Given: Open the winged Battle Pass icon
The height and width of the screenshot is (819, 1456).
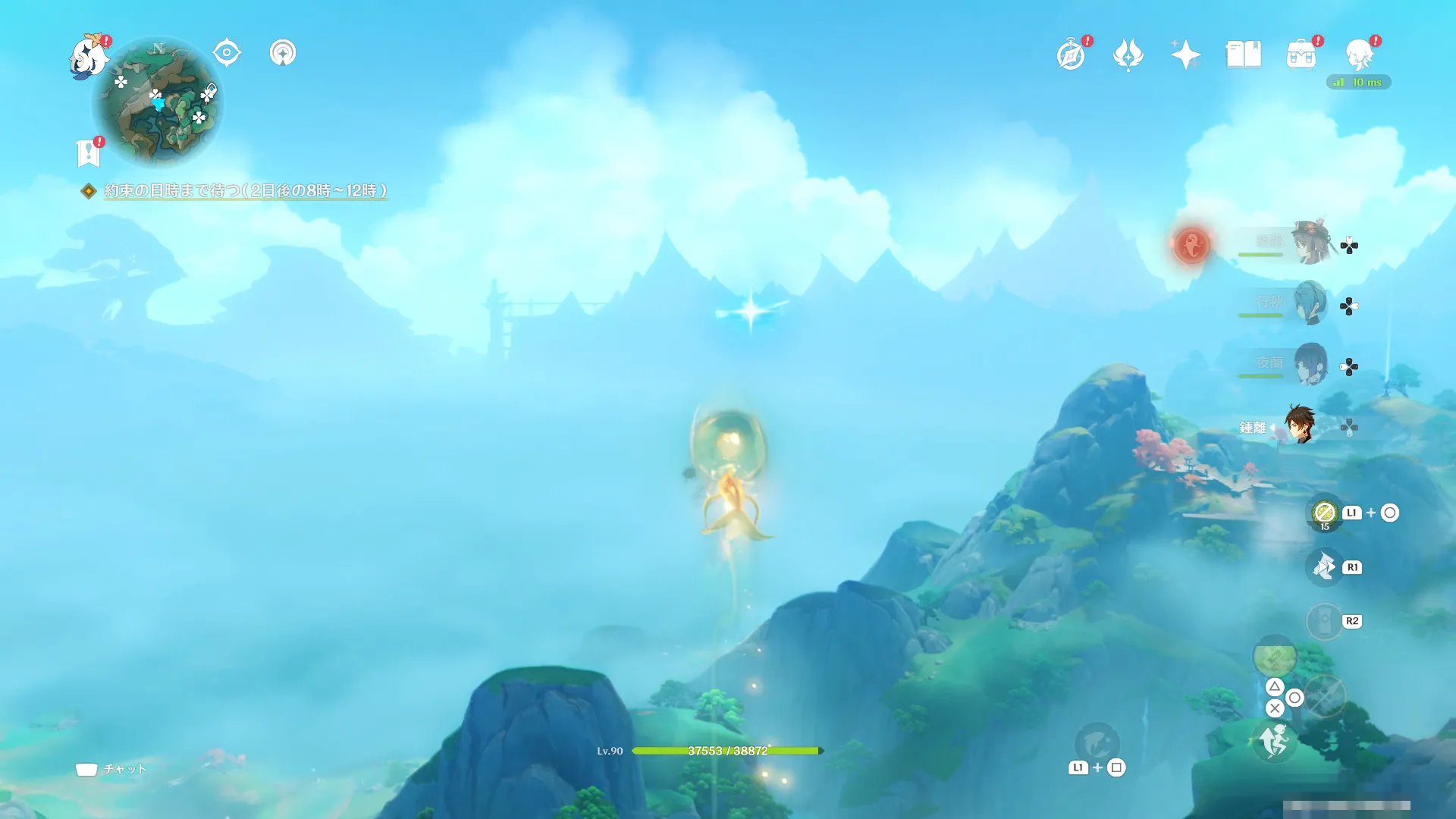Looking at the screenshot, I should (x=1128, y=55).
